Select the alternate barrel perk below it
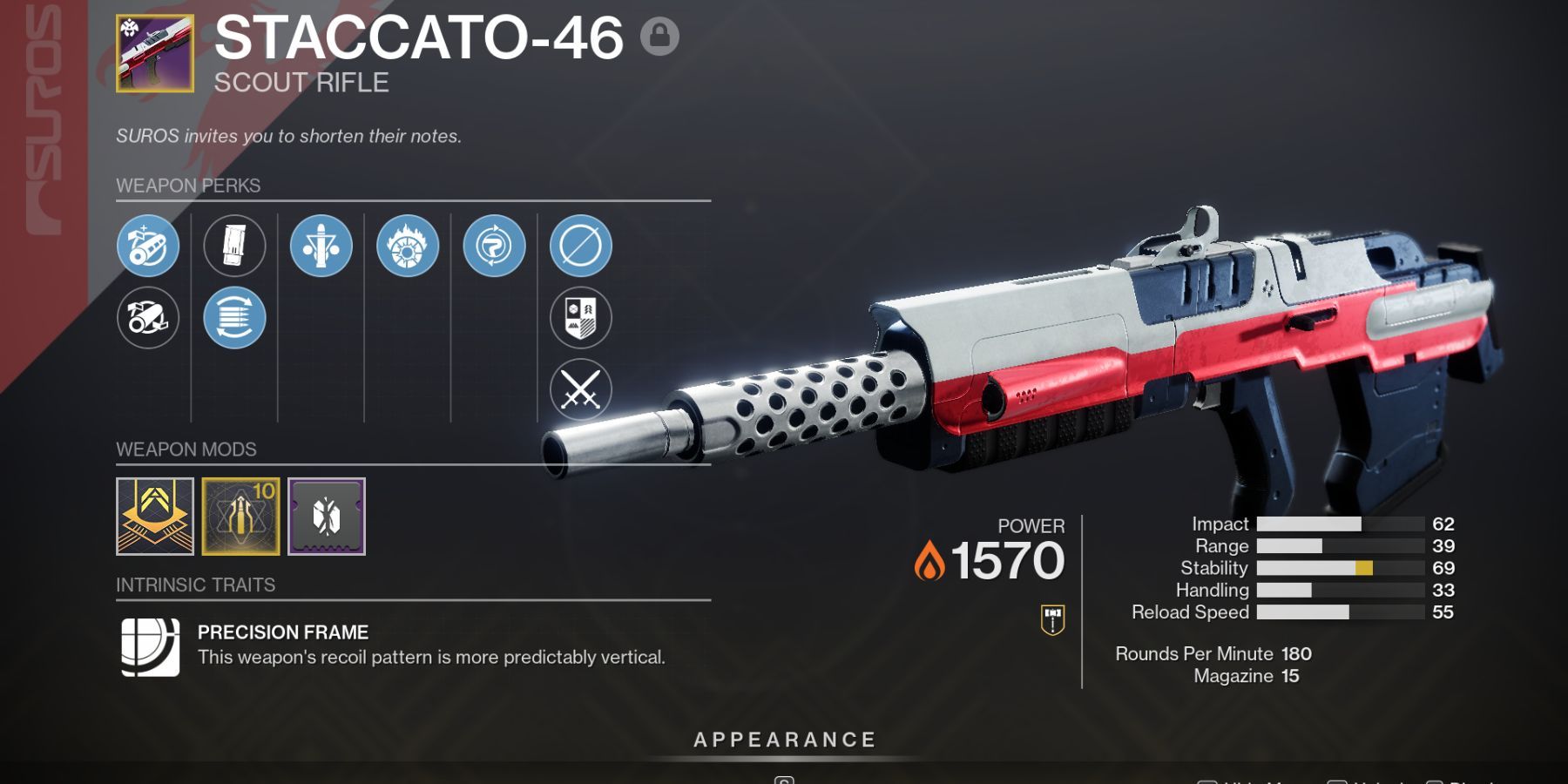1568x784 pixels. point(148,318)
